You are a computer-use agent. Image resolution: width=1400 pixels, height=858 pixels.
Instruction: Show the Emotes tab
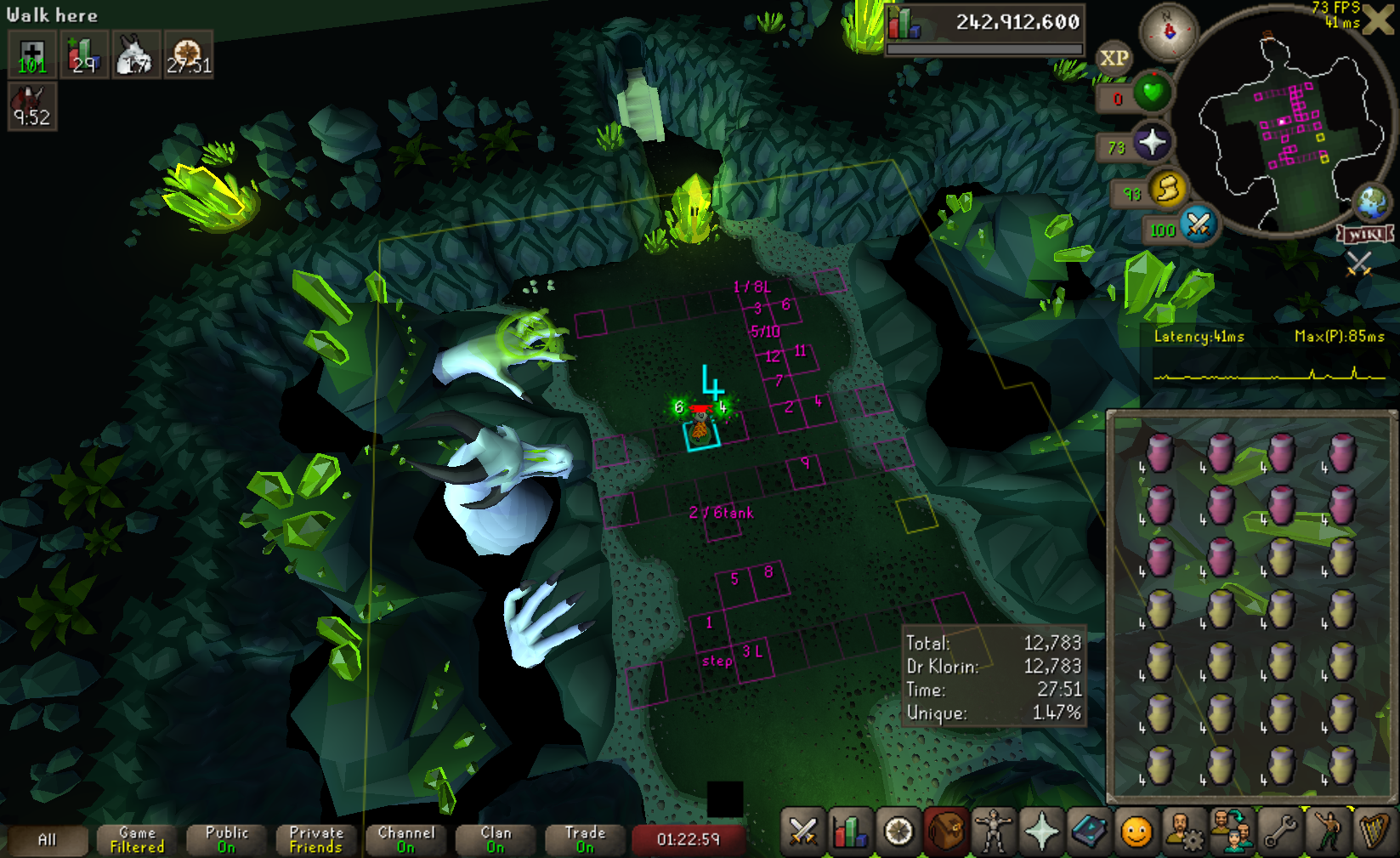1327,831
